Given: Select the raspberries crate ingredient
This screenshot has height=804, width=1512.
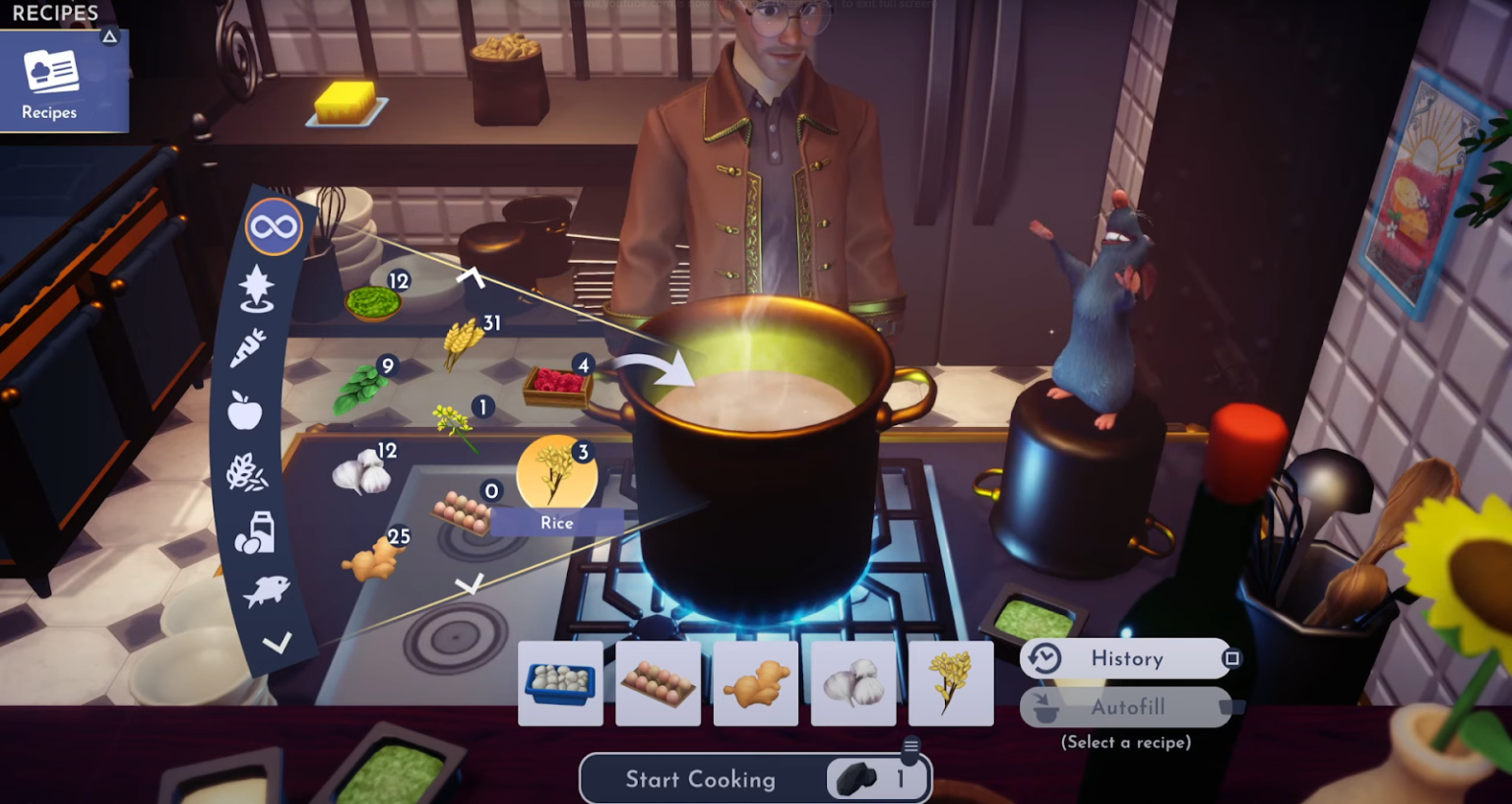Looking at the screenshot, I should 557,385.
